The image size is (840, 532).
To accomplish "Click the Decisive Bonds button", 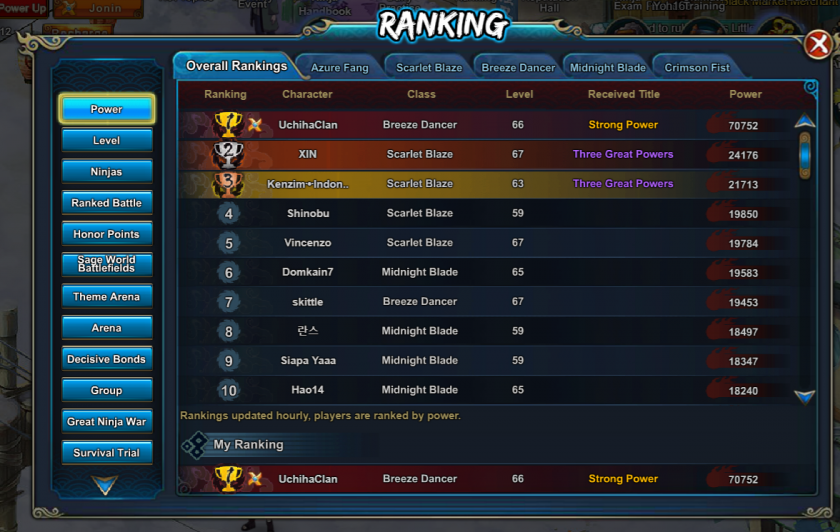I will coord(107,359).
